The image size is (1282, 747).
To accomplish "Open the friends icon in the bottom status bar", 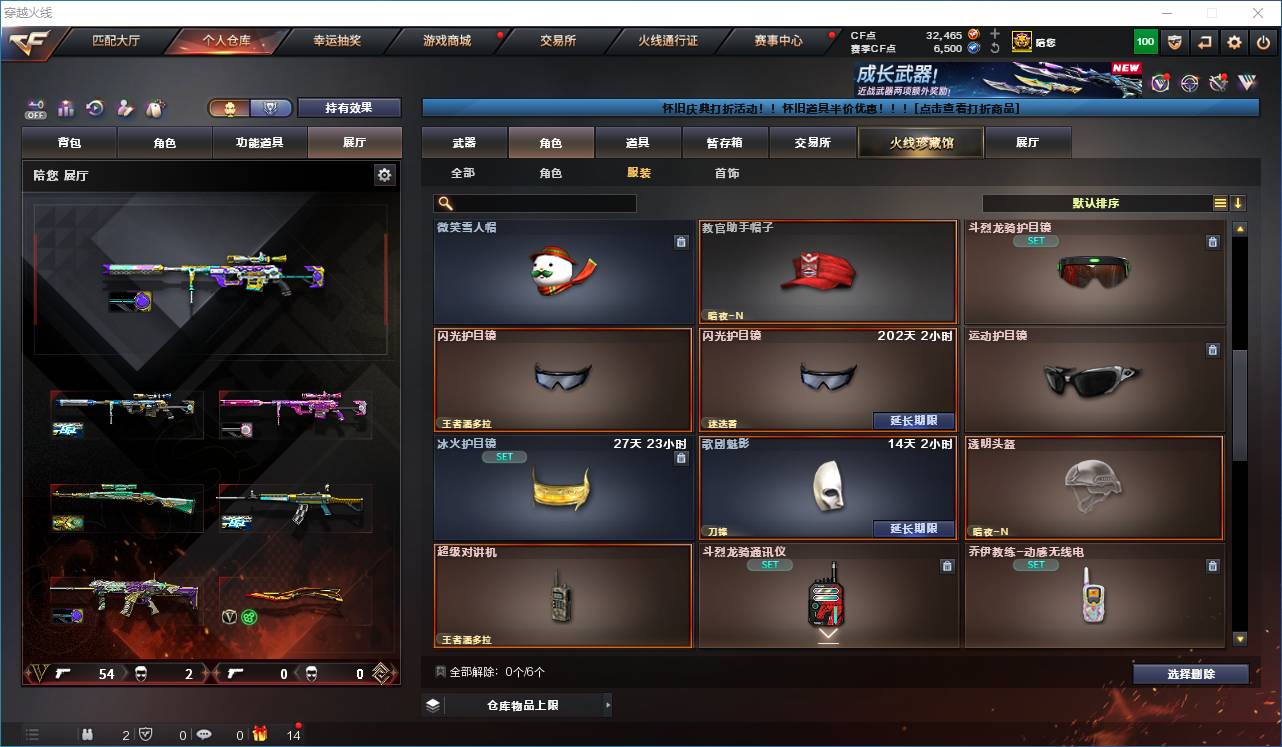I will (x=87, y=735).
